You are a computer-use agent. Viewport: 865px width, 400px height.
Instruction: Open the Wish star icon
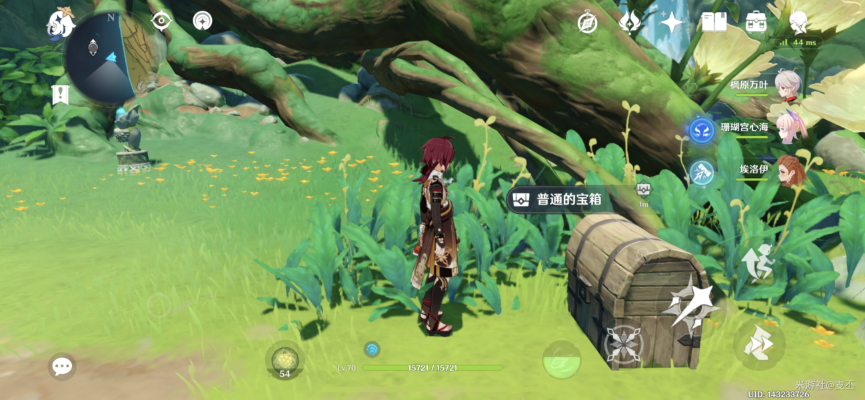pyautogui.click(x=672, y=22)
